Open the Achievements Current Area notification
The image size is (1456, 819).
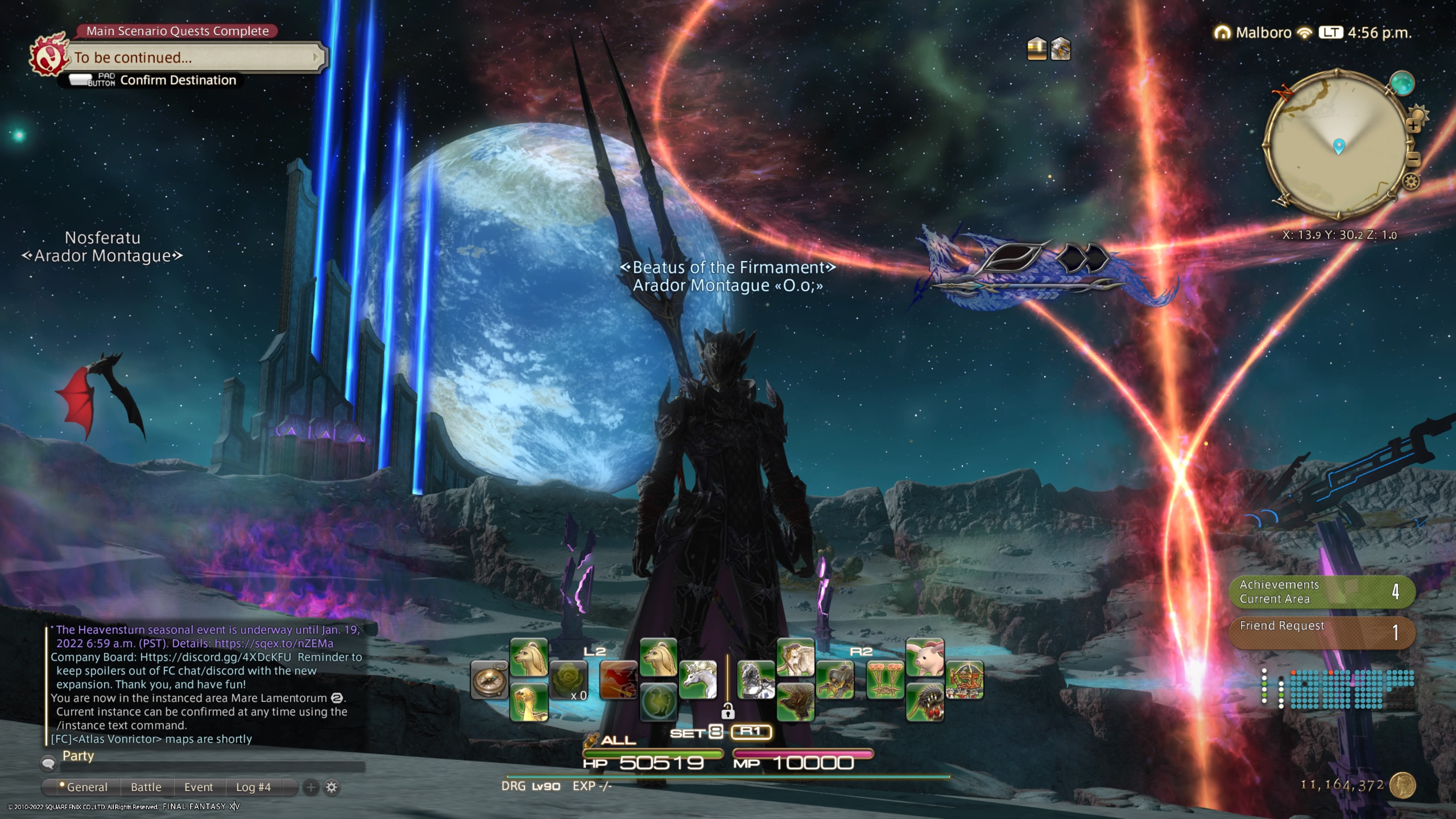coord(1321,592)
